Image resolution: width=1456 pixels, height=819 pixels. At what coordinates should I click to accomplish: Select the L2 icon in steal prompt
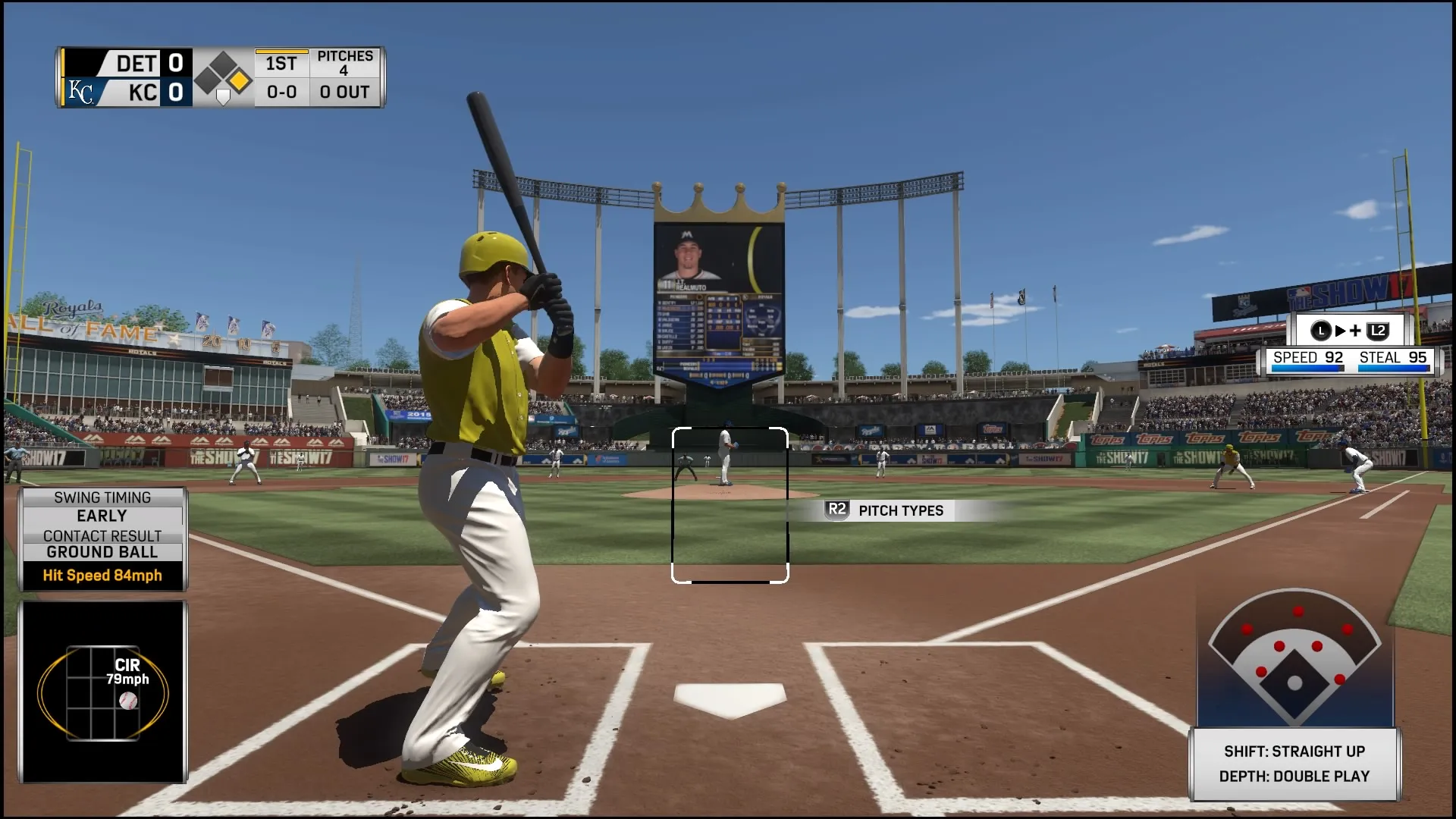[x=1379, y=330]
